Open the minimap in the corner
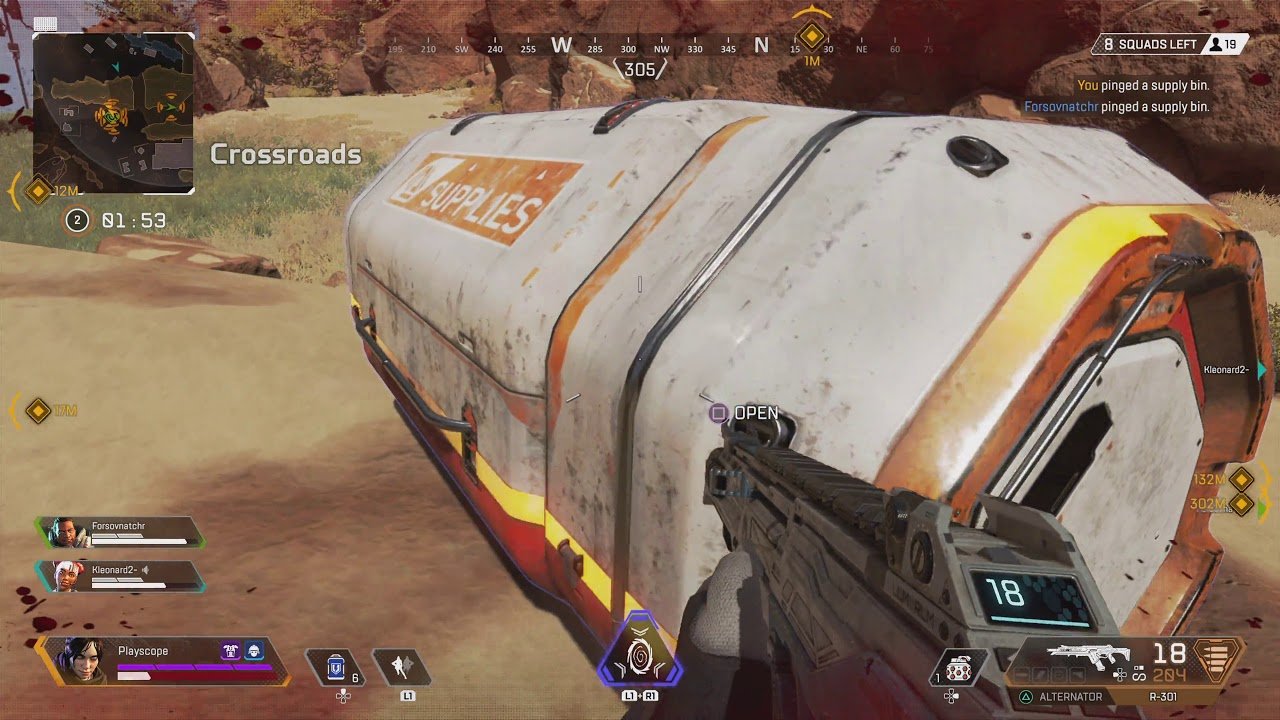 pyautogui.click(x=113, y=112)
